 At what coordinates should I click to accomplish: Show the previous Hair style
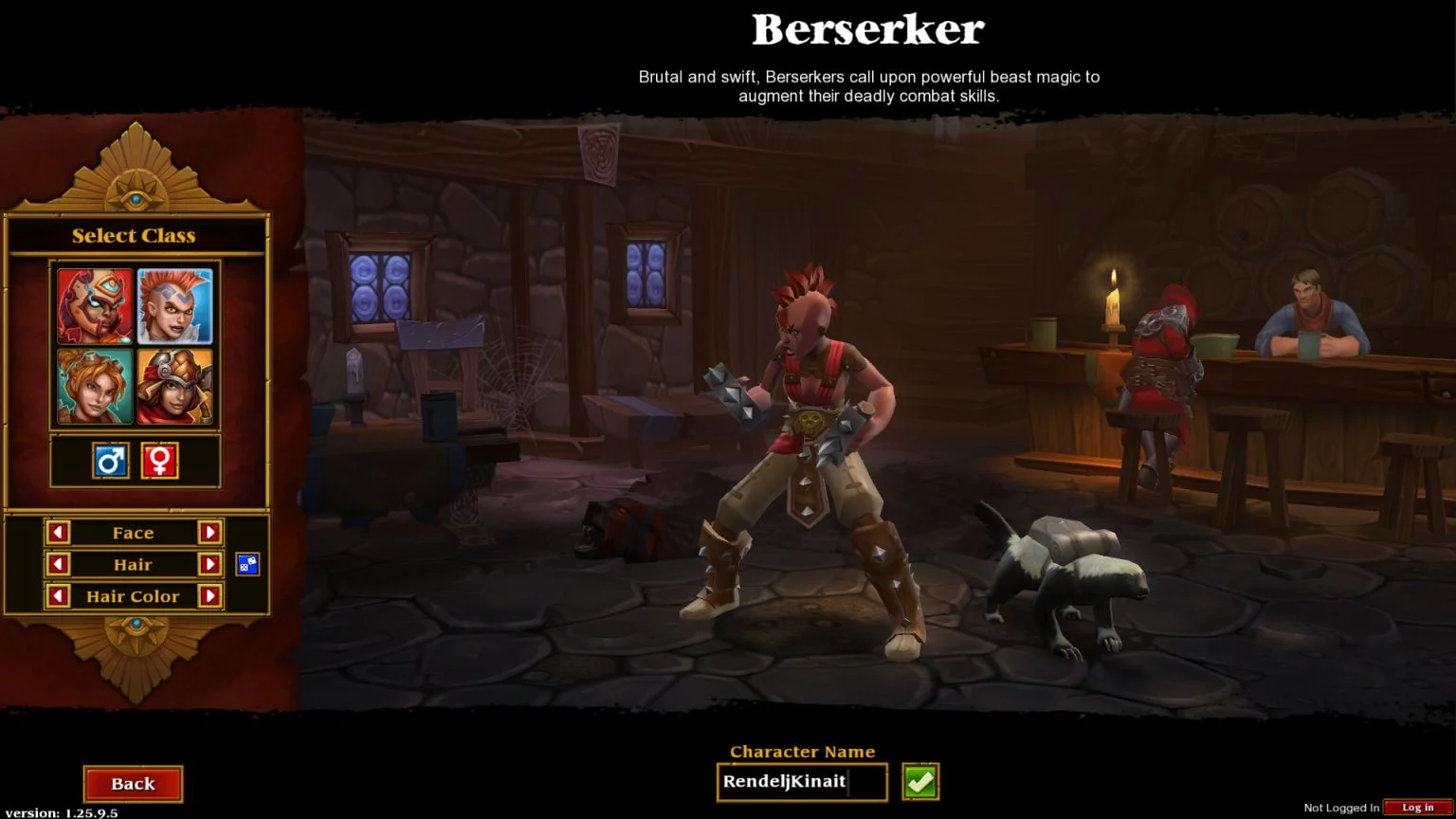tap(58, 565)
